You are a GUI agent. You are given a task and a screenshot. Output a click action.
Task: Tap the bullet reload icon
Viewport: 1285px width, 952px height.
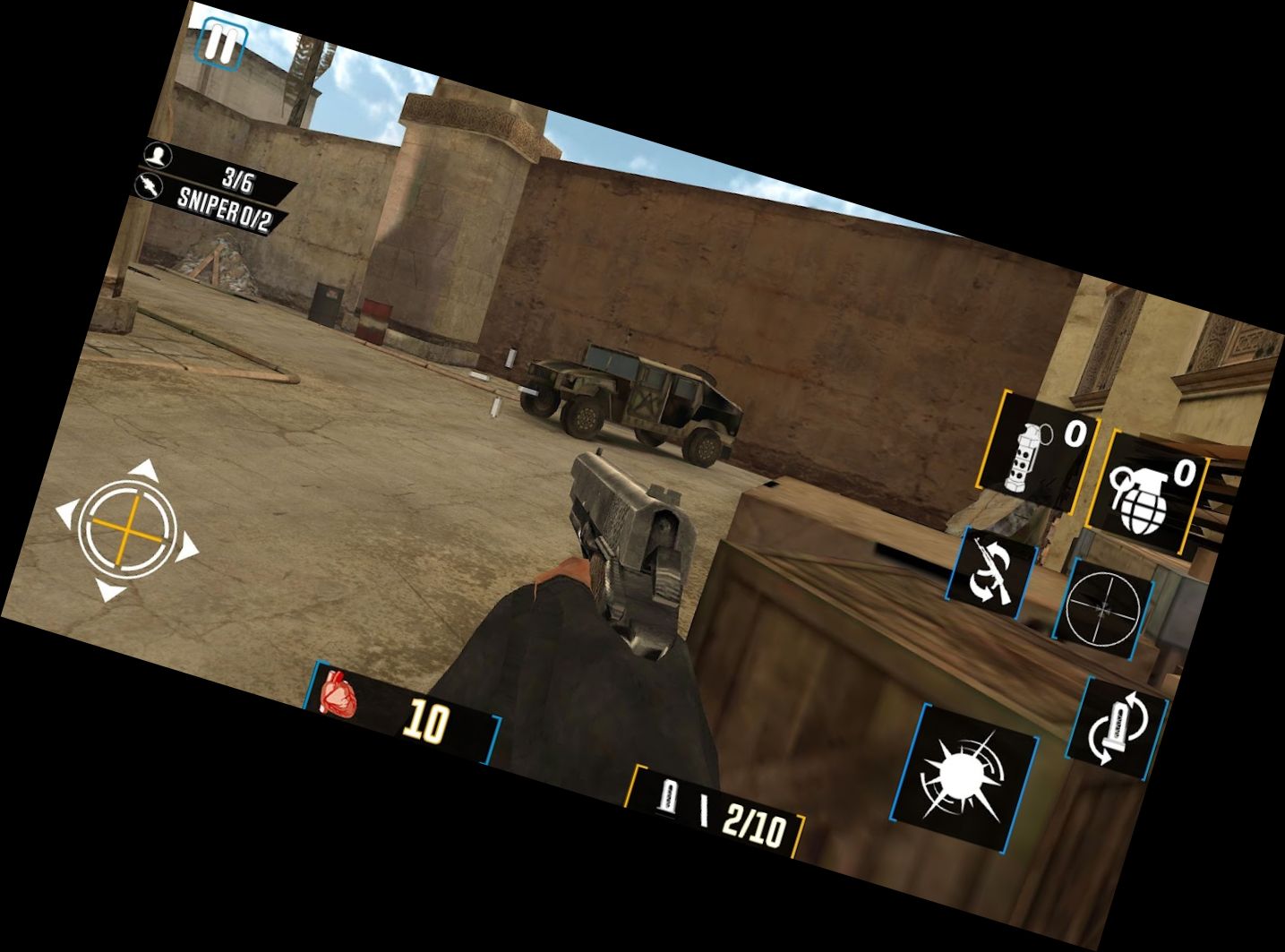1117,727
